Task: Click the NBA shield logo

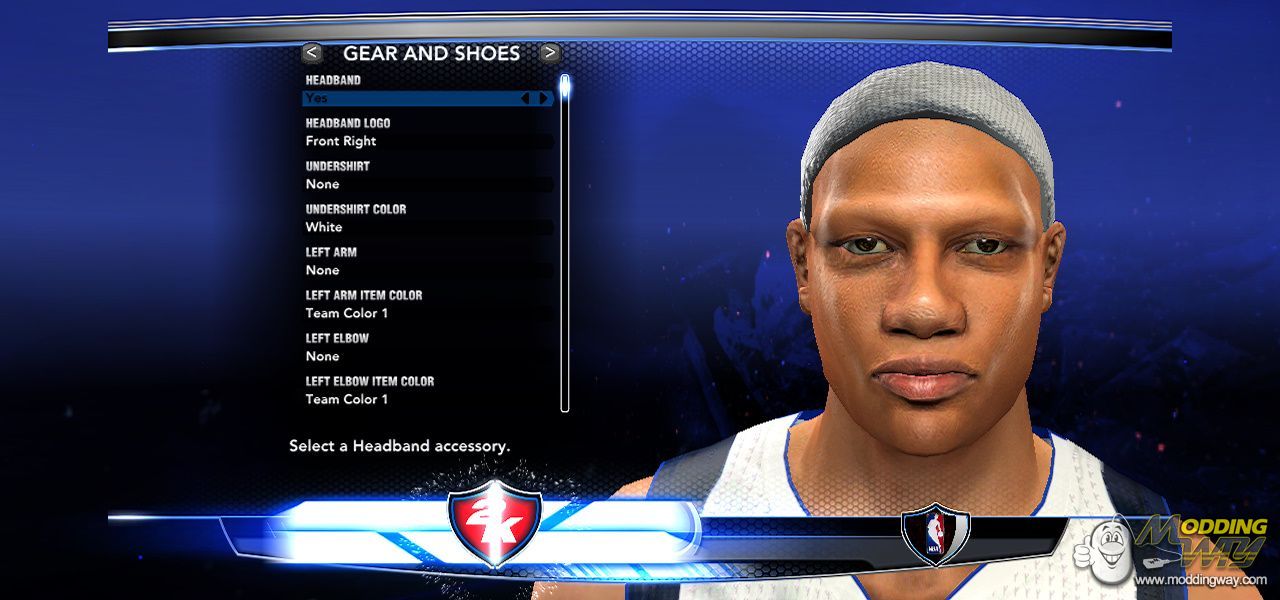Action: 935,535
